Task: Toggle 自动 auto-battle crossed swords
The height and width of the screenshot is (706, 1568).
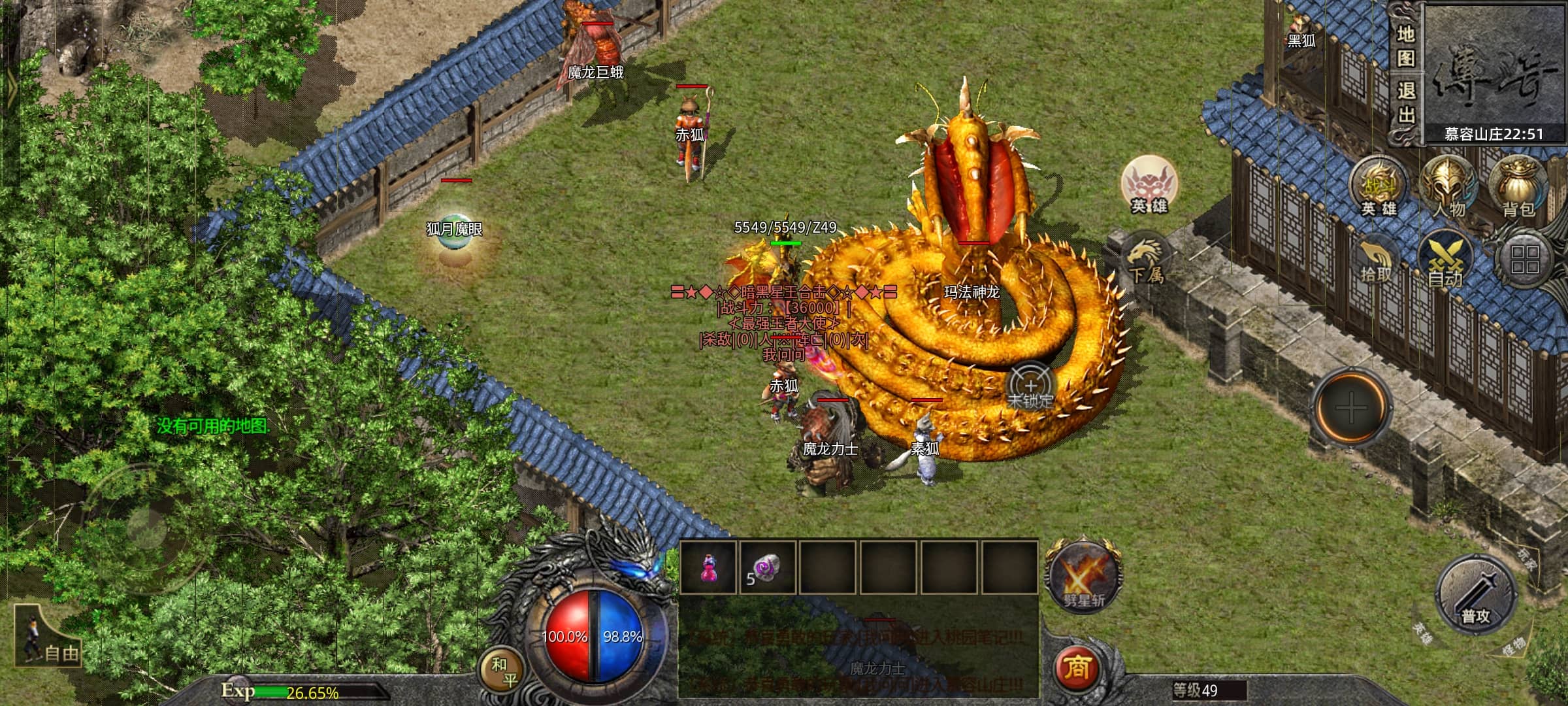Action: pos(1445,261)
